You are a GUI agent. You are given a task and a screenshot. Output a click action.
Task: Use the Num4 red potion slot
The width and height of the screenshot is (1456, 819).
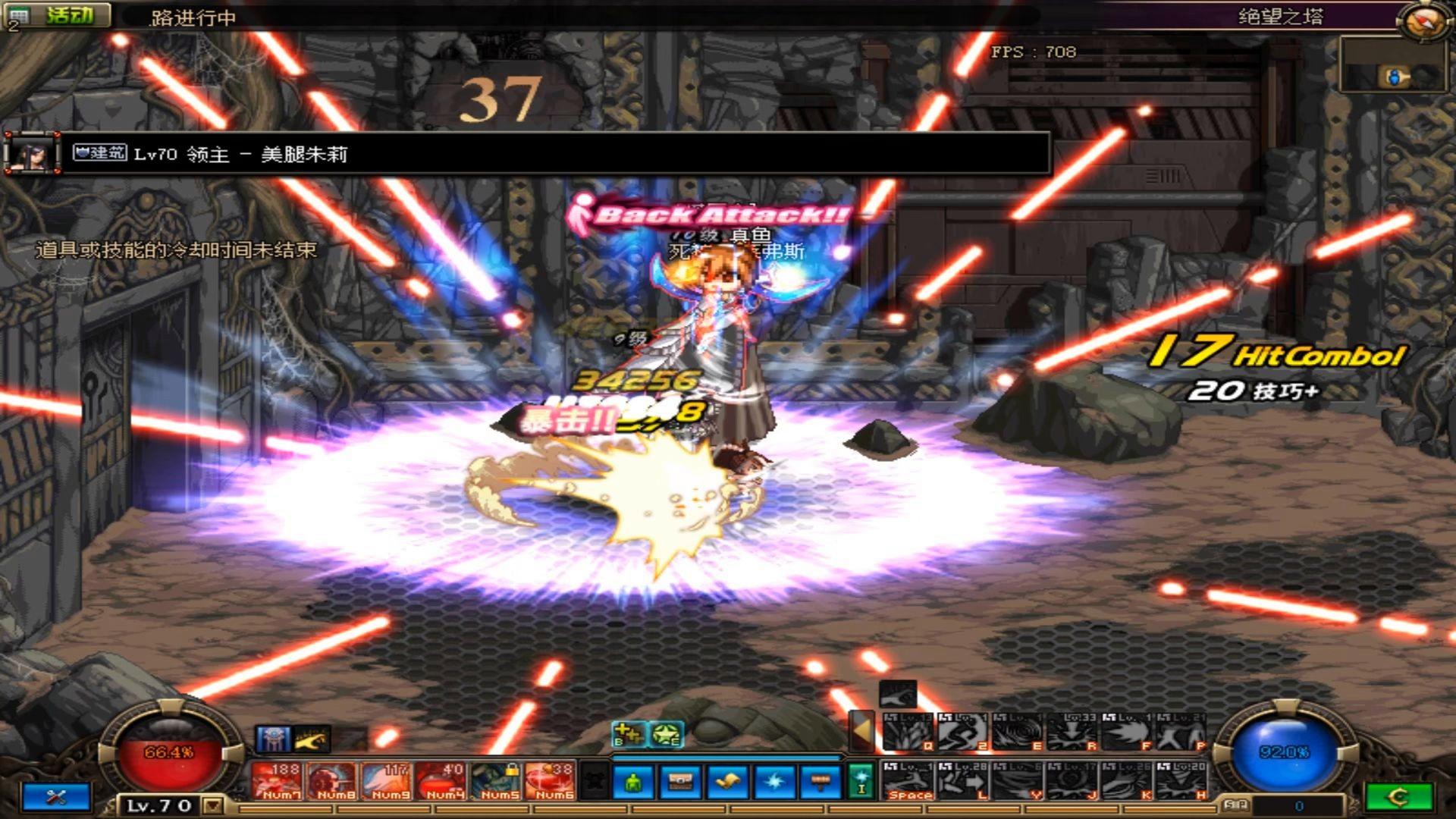click(441, 781)
